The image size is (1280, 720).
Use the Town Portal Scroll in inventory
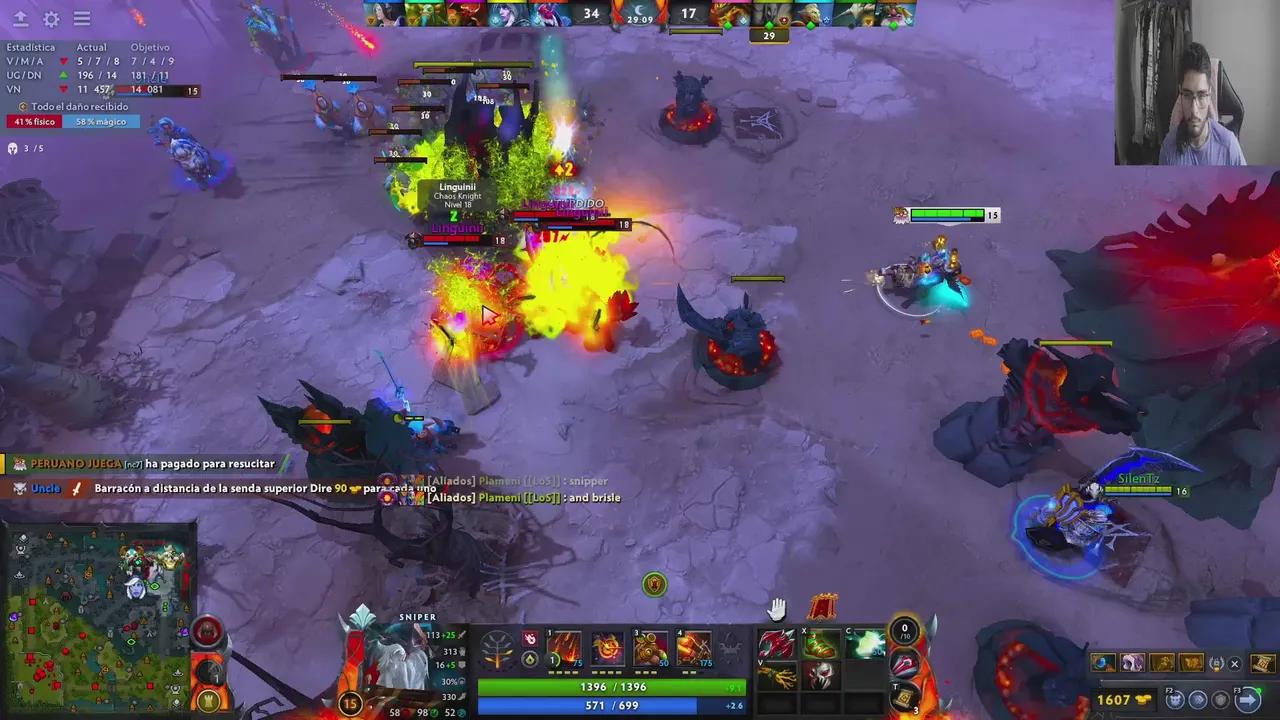click(x=901, y=697)
